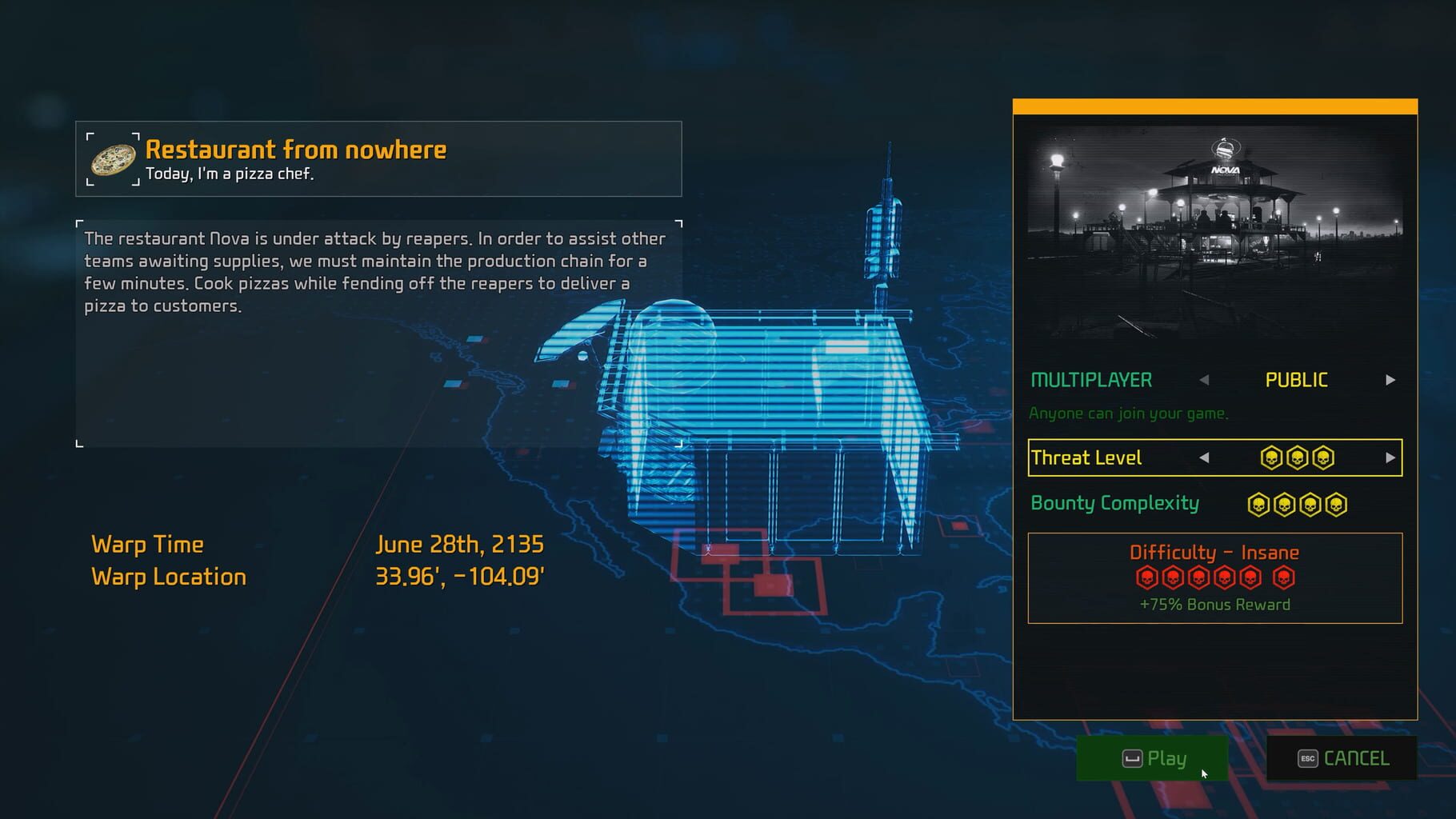Viewport: 1456px width, 819px height.
Task: Switch Multiplayer off PUBLIC with left arrow
Action: pos(1206,380)
